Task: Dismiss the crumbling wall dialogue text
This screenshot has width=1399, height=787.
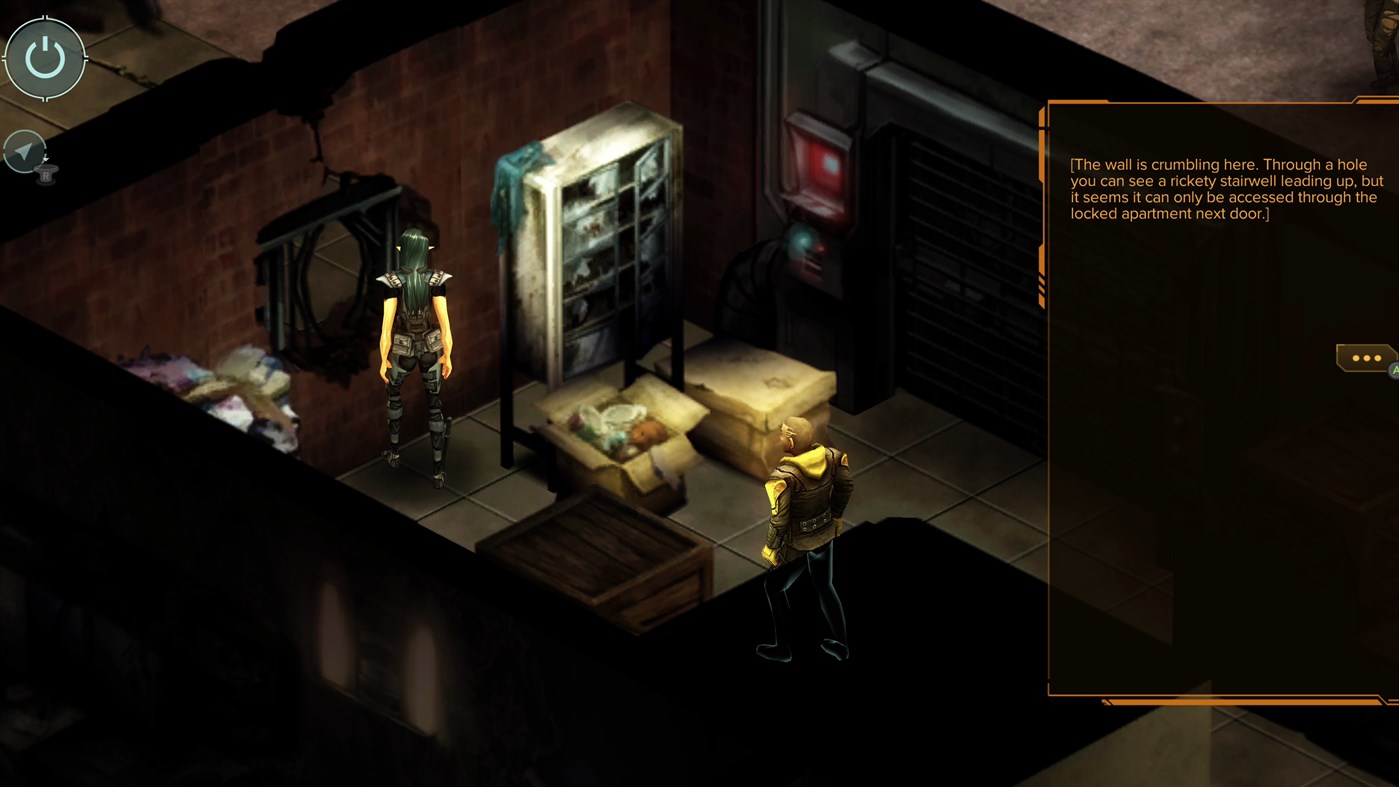Action: (1225, 187)
